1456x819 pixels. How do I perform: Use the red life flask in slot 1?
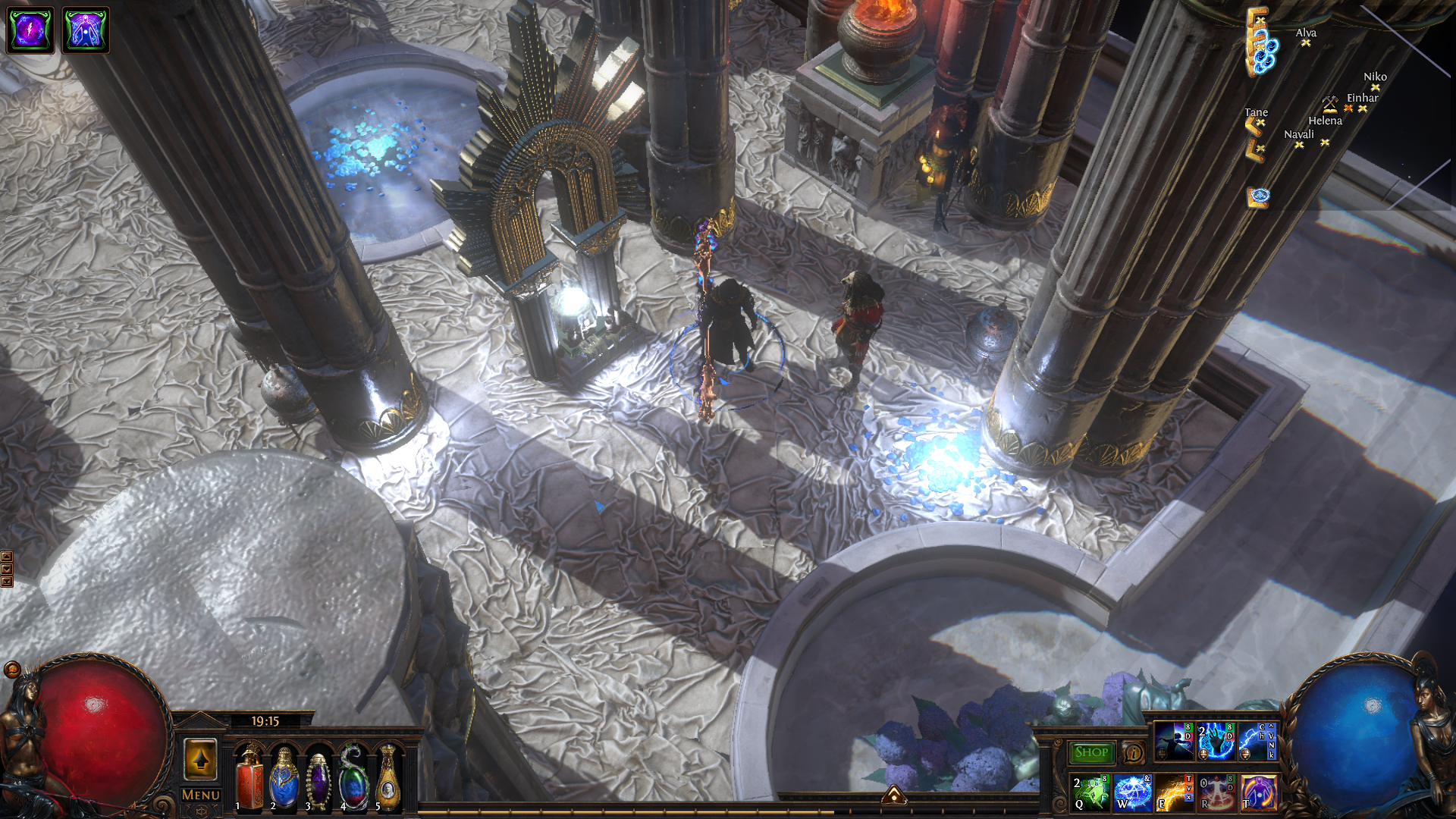249,779
